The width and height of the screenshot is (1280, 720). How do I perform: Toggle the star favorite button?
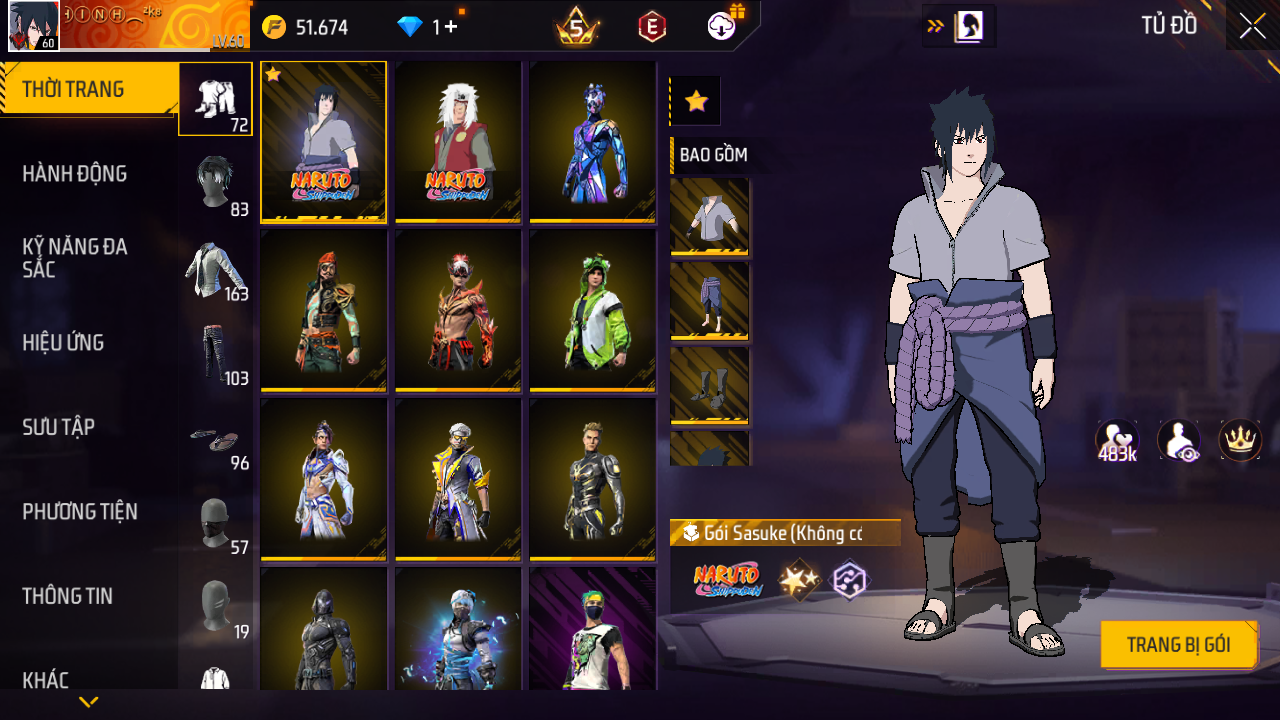pos(696,101)
